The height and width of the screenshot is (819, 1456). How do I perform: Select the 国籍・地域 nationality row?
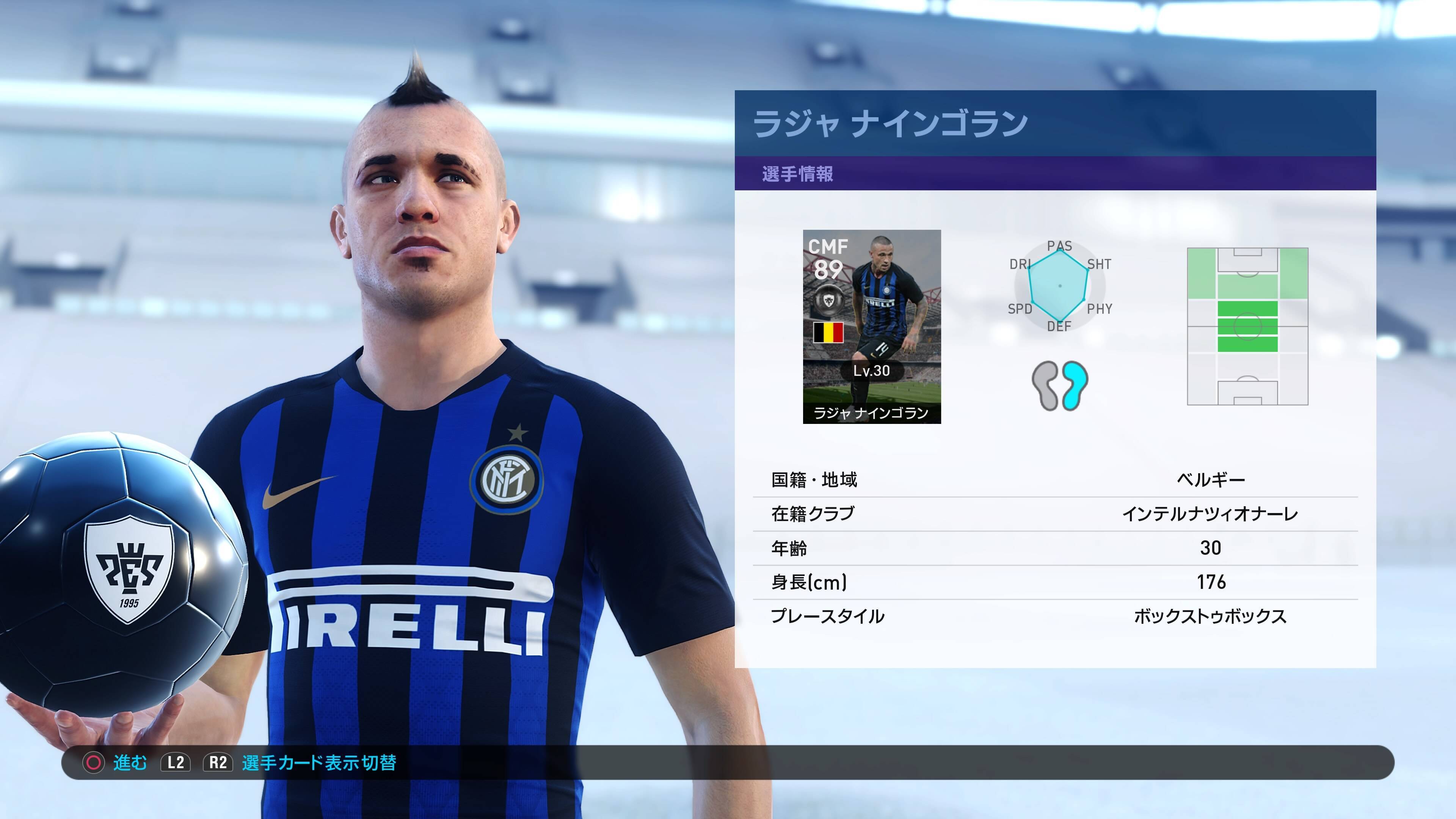pos(1055,480)
